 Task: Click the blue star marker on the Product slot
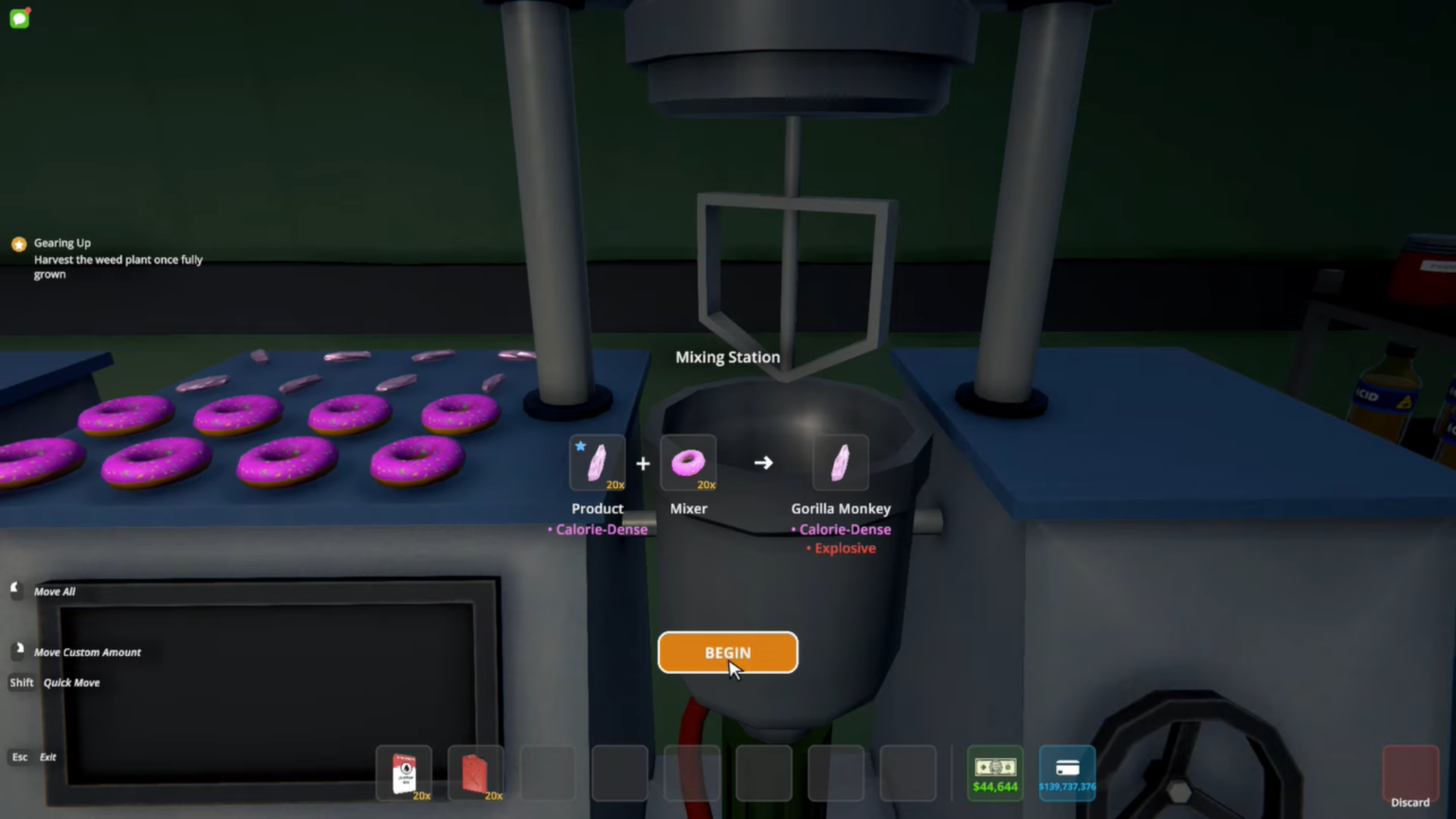(x=580, y=445)
